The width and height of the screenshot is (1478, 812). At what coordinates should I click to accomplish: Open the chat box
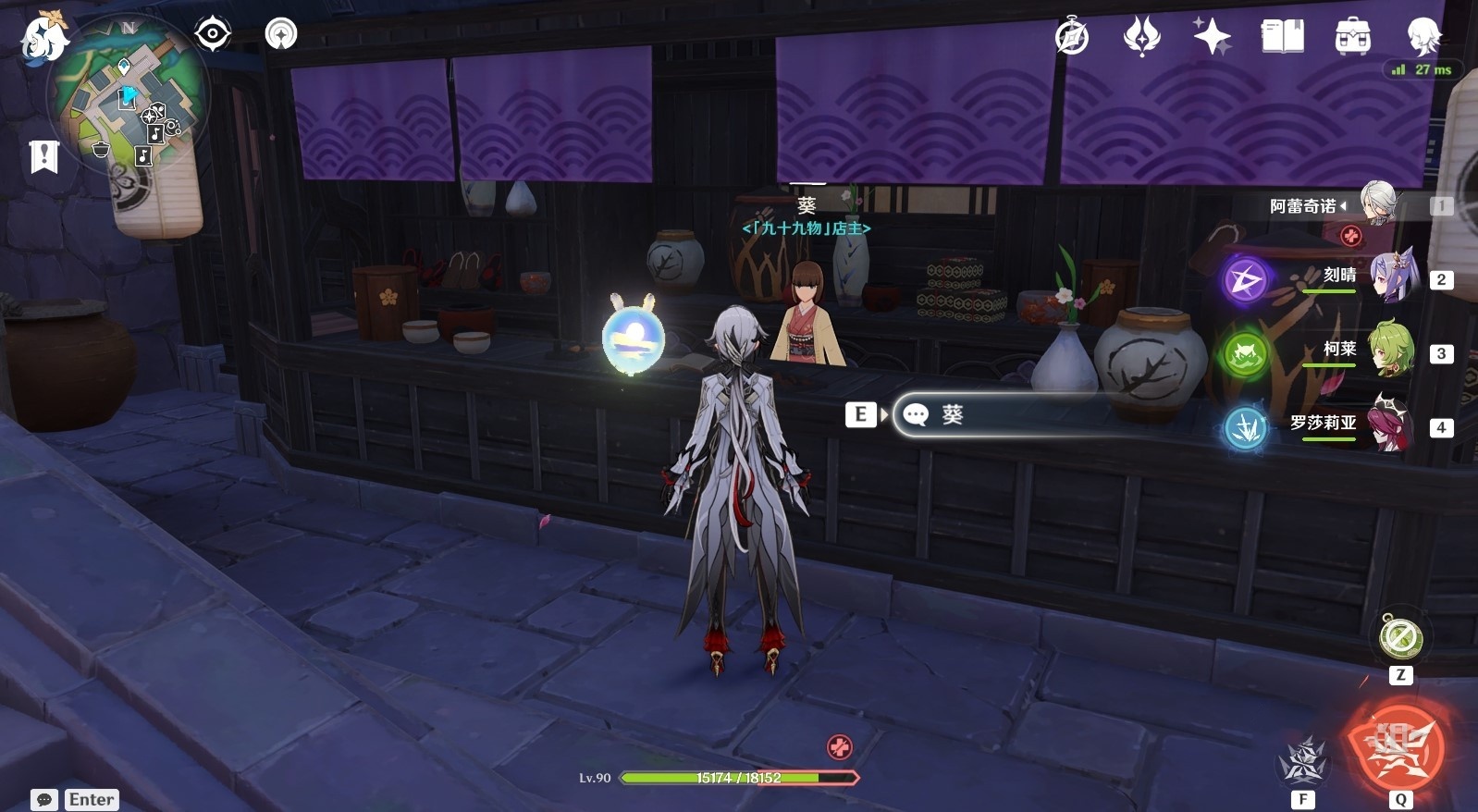click(43, 799)
